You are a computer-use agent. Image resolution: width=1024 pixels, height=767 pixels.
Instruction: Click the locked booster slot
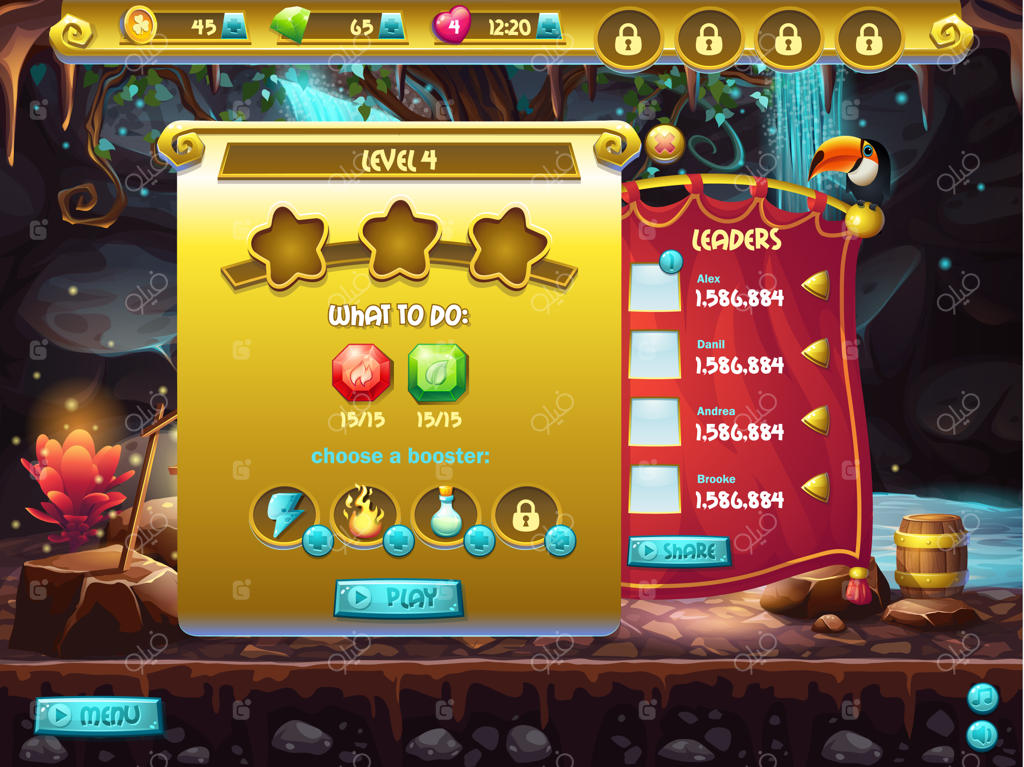(x=526, y=515)
